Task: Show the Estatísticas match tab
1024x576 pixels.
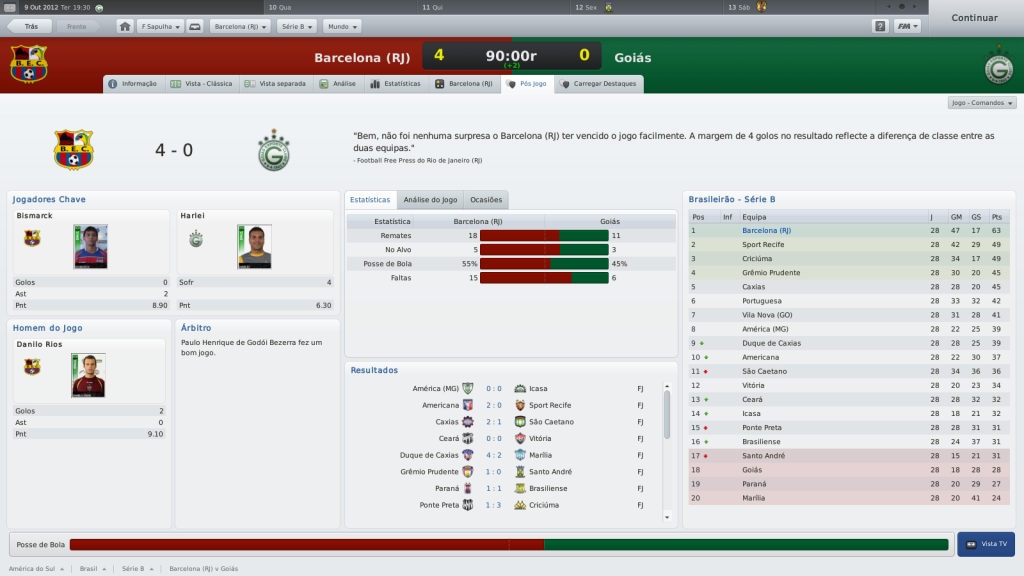Action: 396,84
